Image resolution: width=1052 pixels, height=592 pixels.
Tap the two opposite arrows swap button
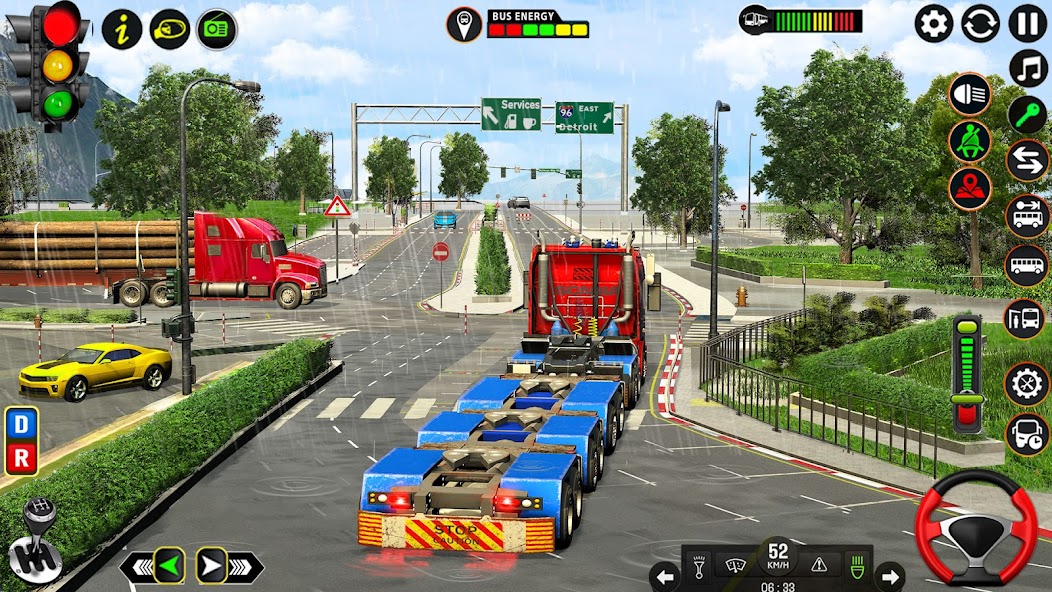coord(1027,161)
